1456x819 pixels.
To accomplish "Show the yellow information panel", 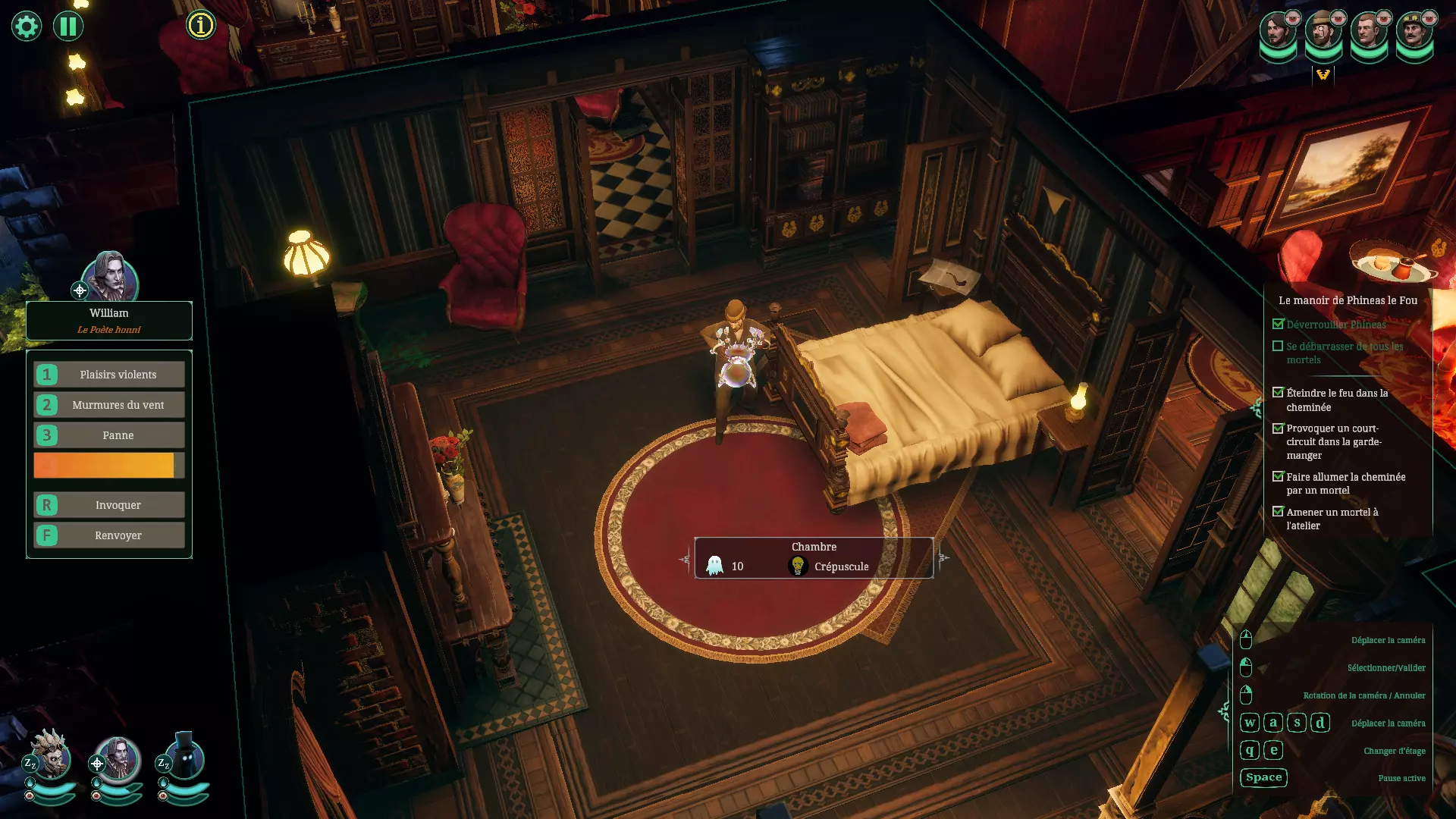I will click(201, 25).
